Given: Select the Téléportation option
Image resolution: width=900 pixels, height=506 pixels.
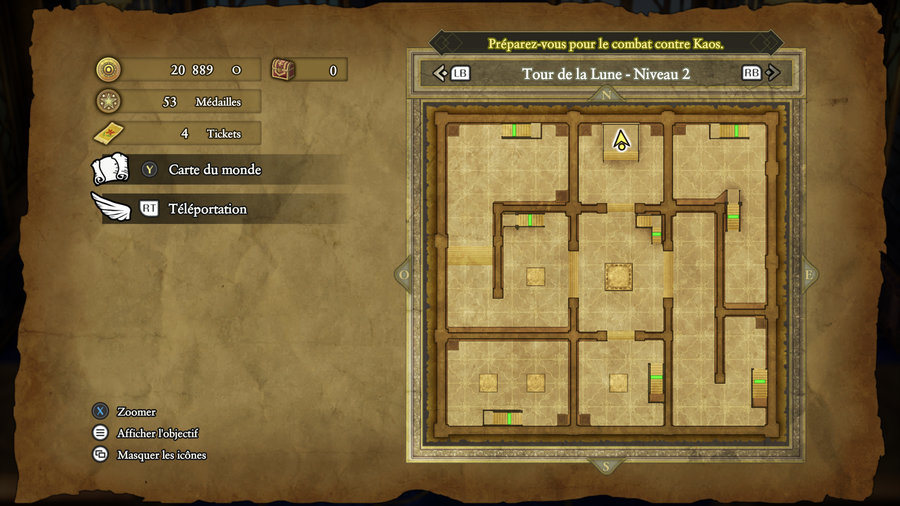Looking at the screenshot, I should click(x=207, y=209).
